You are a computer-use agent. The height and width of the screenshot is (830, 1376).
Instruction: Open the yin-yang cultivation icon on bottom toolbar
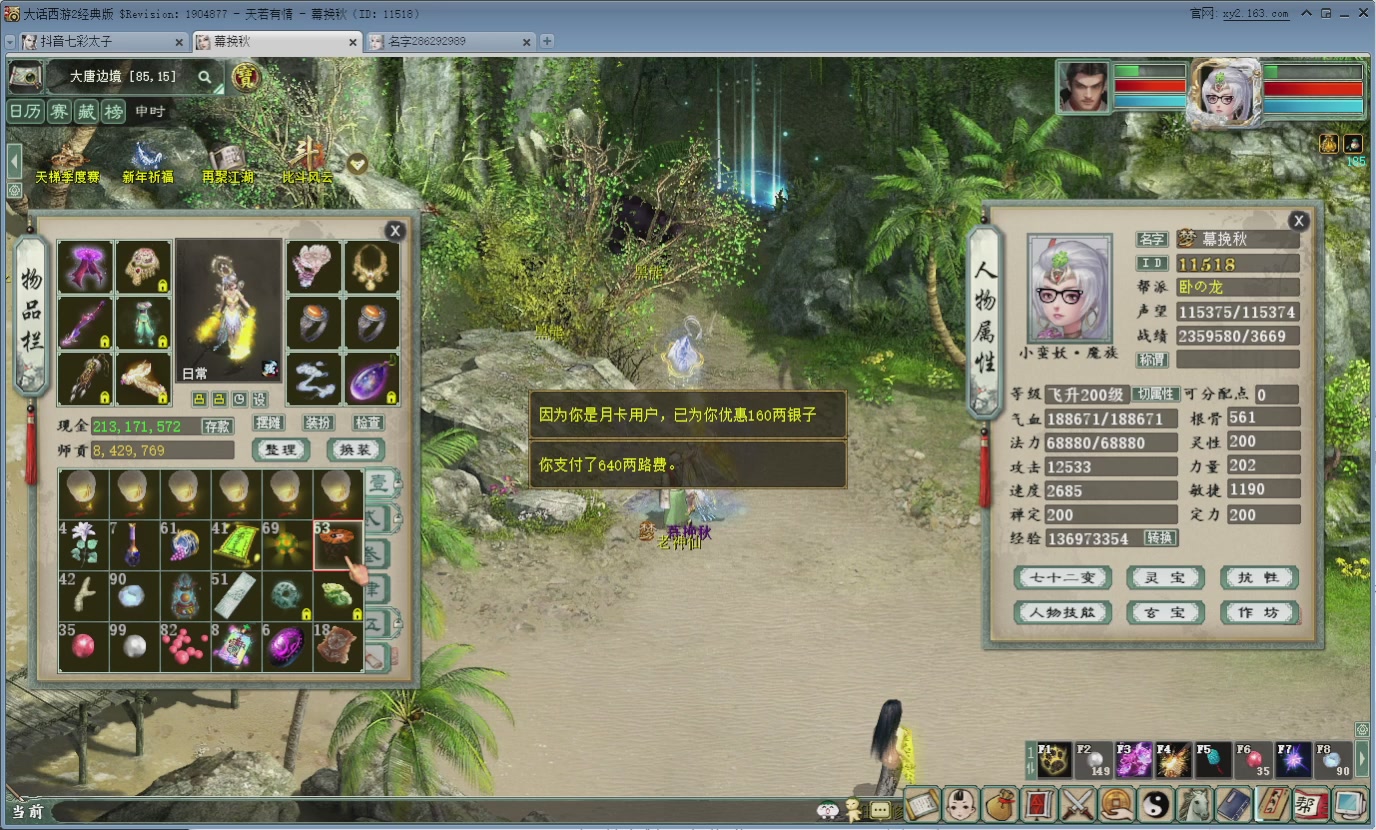click(1156, 805)
